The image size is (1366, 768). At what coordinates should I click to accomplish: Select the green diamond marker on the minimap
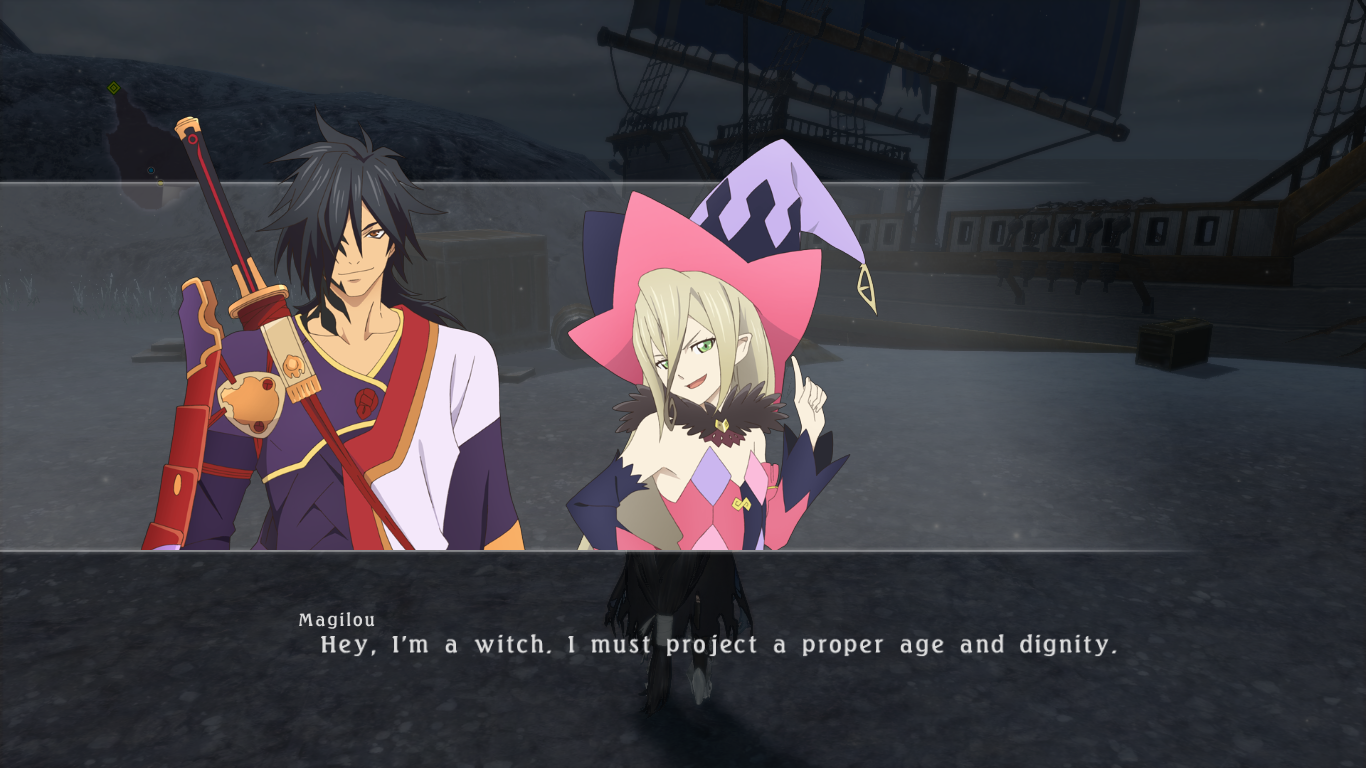pos(114,88)
